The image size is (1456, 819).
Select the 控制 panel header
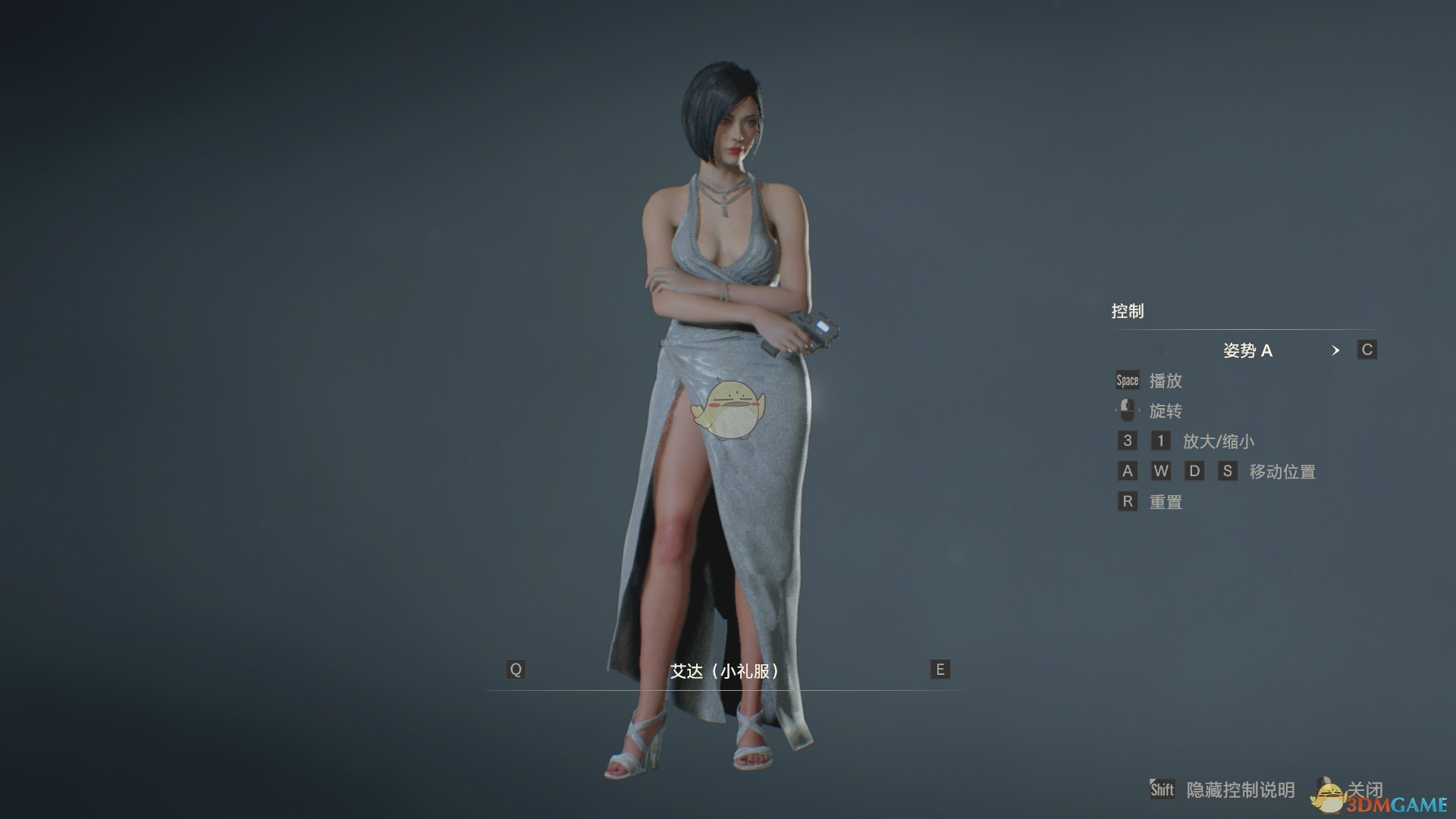[x=1128, y=311]
